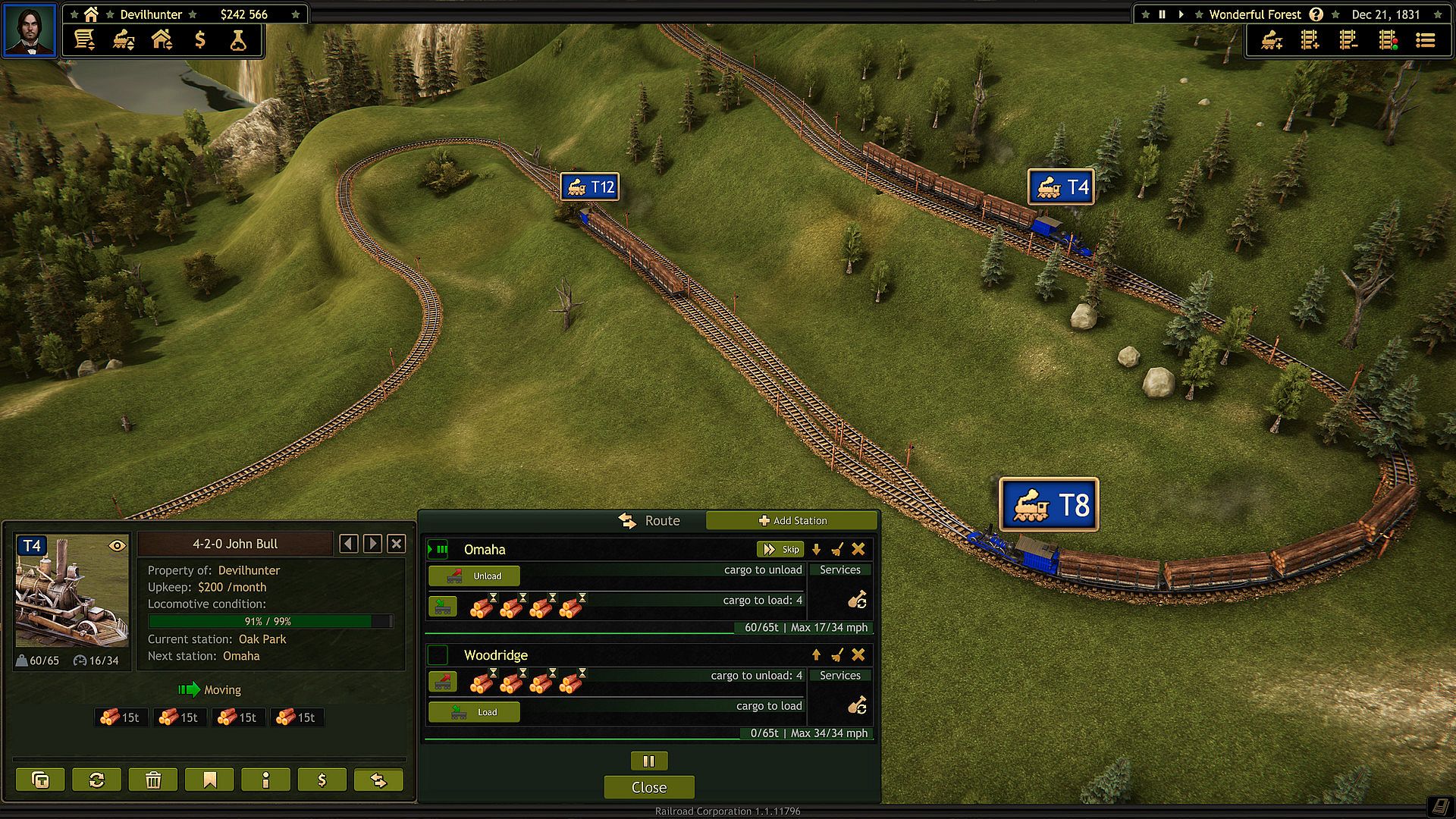This screenshot has height=819, width=1456.
Task: Pause the route with the pause button
Action: tap(648, 761)
